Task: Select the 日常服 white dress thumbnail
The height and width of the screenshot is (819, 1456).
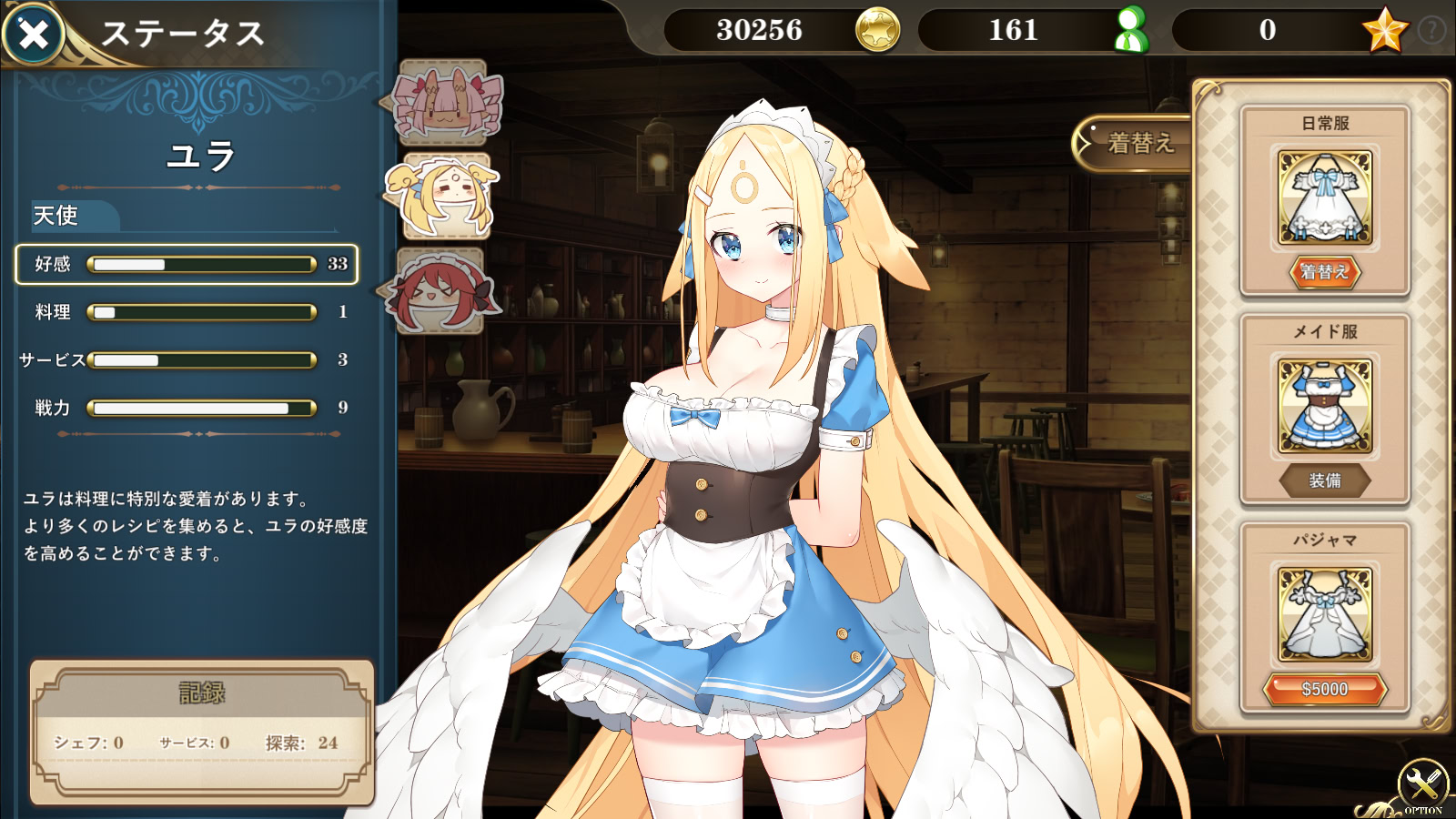Action: (1325, 197)
